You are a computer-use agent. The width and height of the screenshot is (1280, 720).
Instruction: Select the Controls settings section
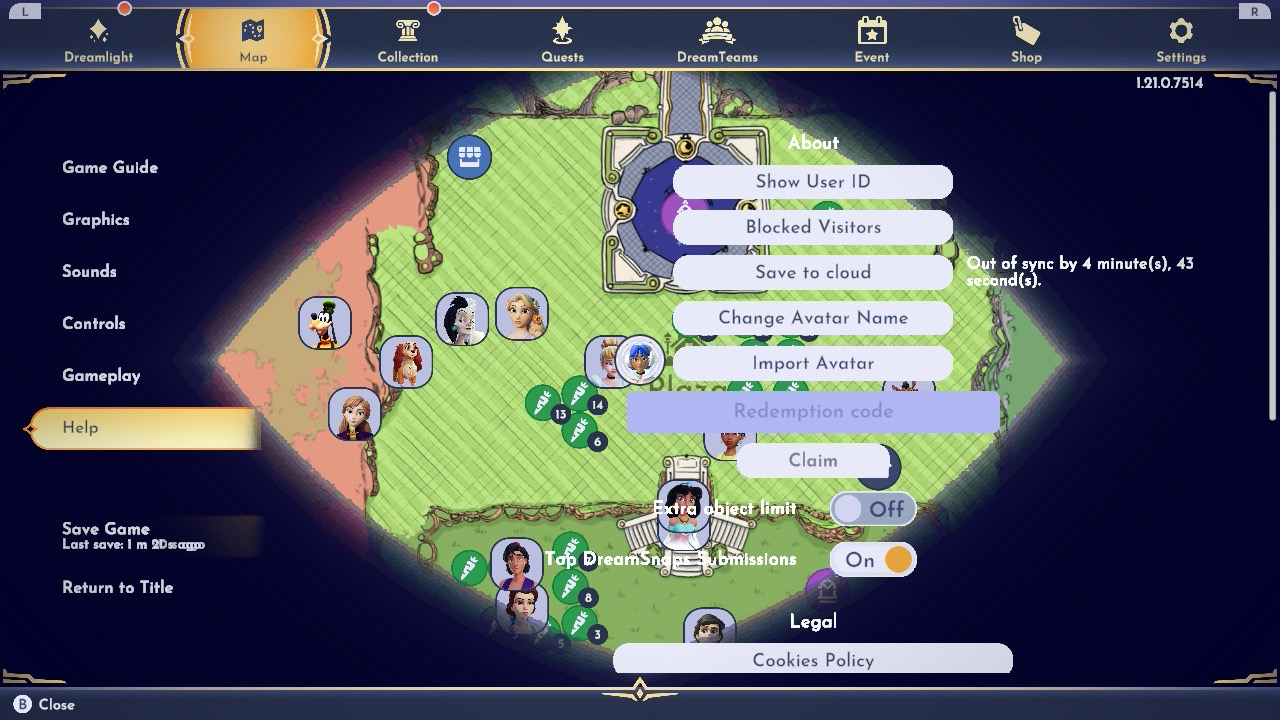pos(94,323)
